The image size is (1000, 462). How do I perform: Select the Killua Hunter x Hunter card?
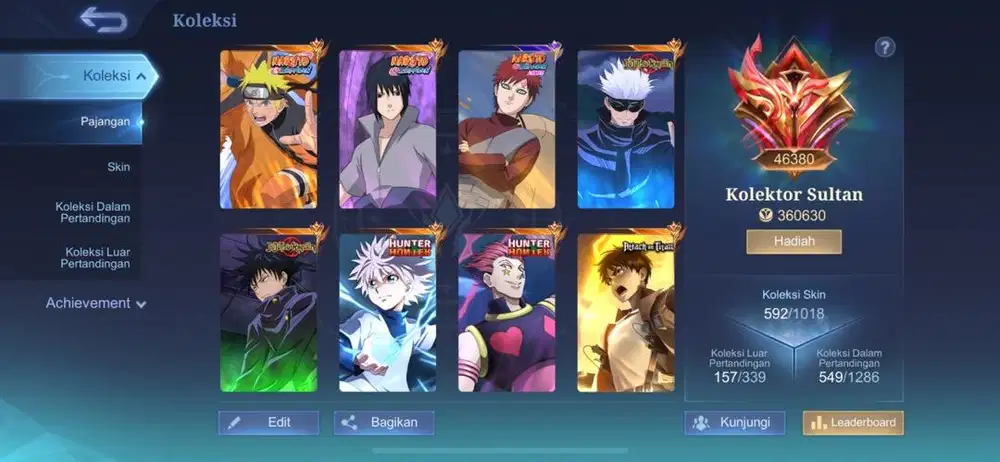[387, 313]
